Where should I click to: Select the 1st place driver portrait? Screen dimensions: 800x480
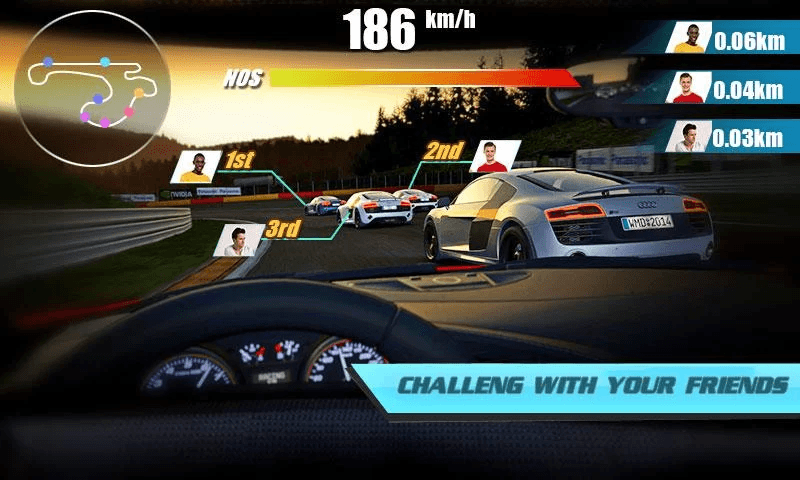(196, 166)
